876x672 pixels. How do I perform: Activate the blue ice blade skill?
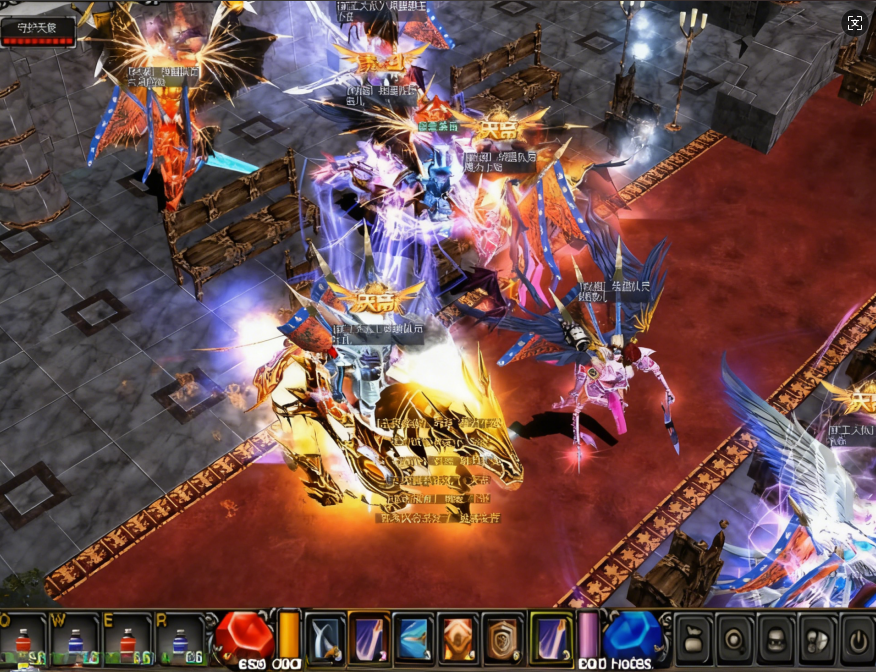[413, 638]
